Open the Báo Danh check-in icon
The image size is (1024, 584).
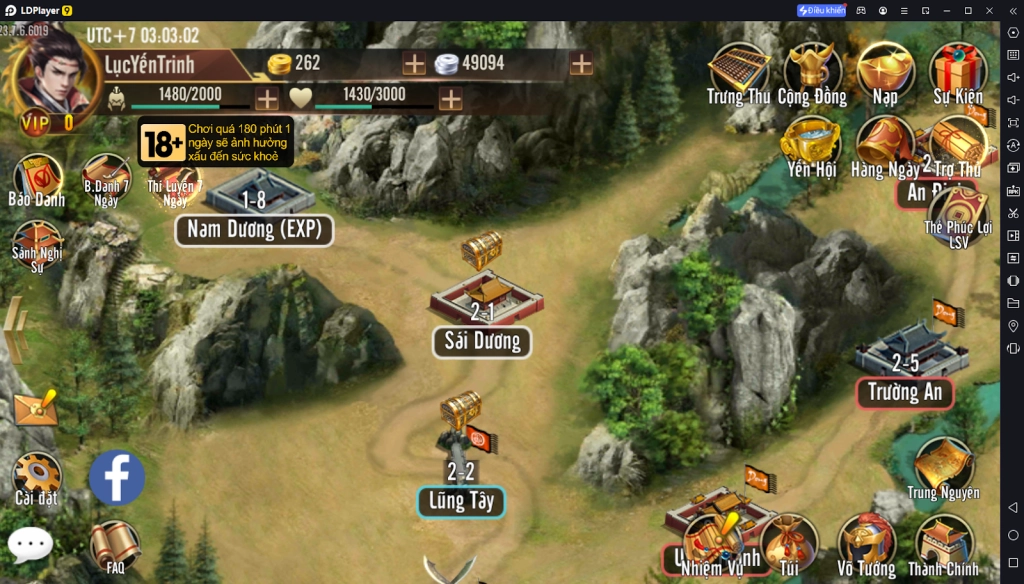pyautogui.click(x=37, y=180)
